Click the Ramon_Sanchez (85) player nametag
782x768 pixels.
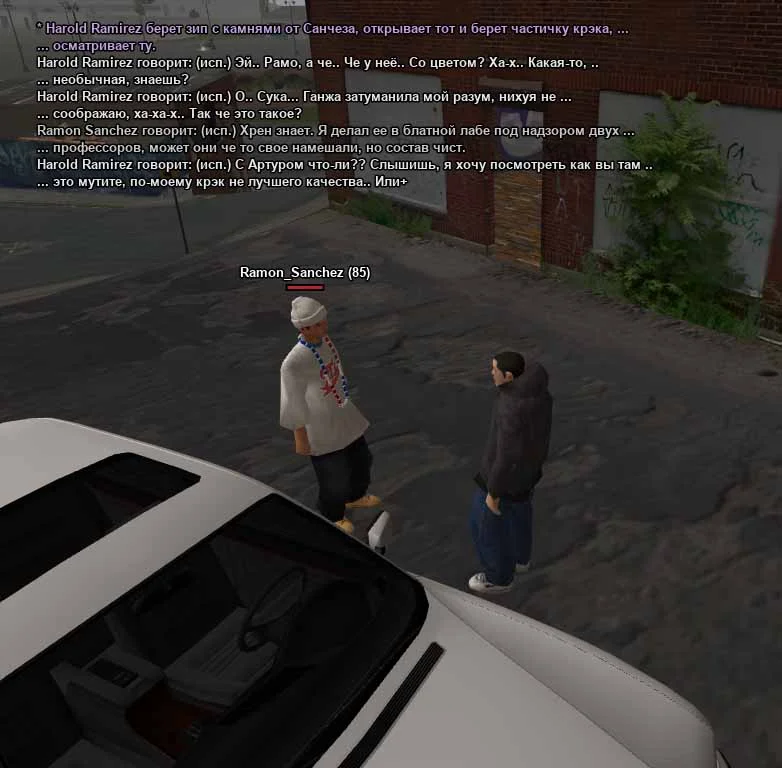[x=305, y=273]
